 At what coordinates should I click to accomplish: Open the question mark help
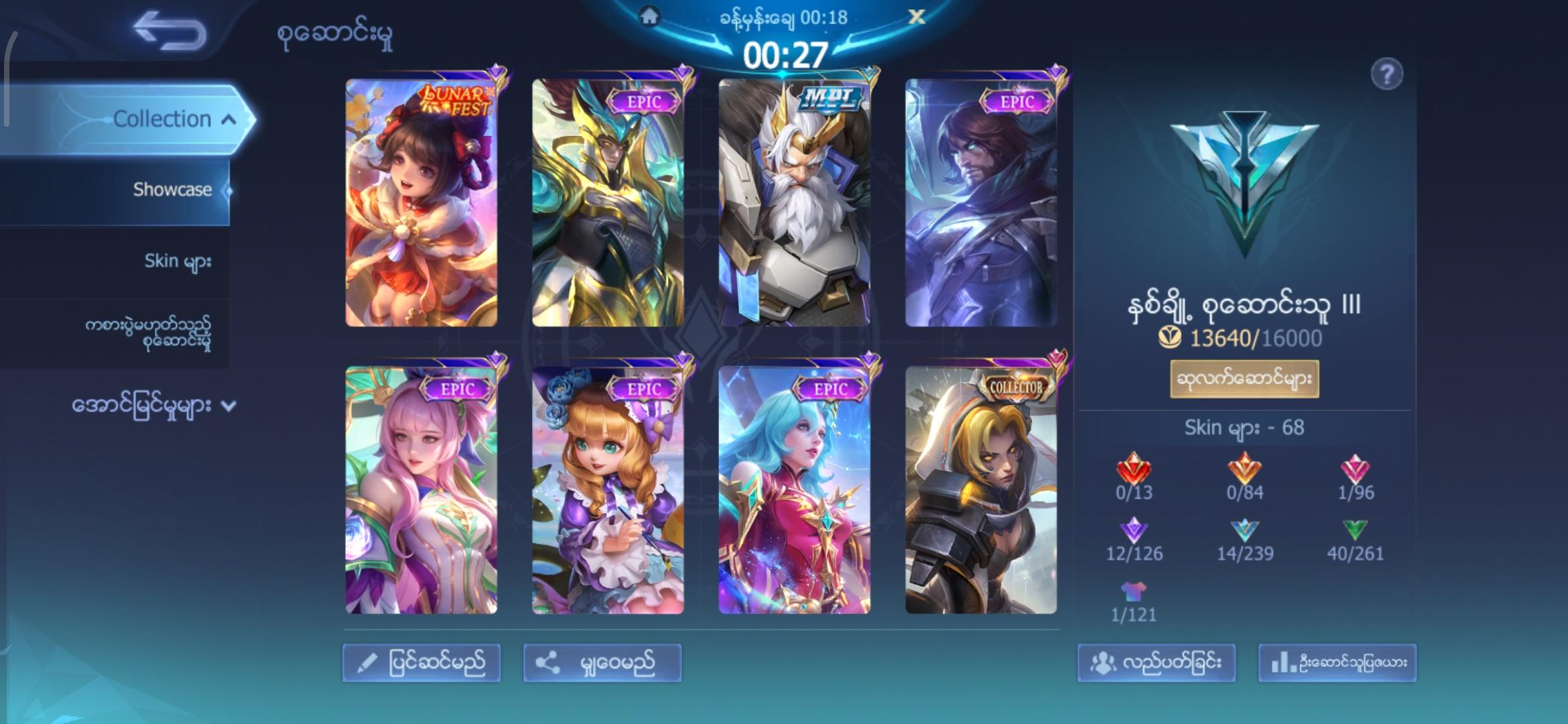1386,74
